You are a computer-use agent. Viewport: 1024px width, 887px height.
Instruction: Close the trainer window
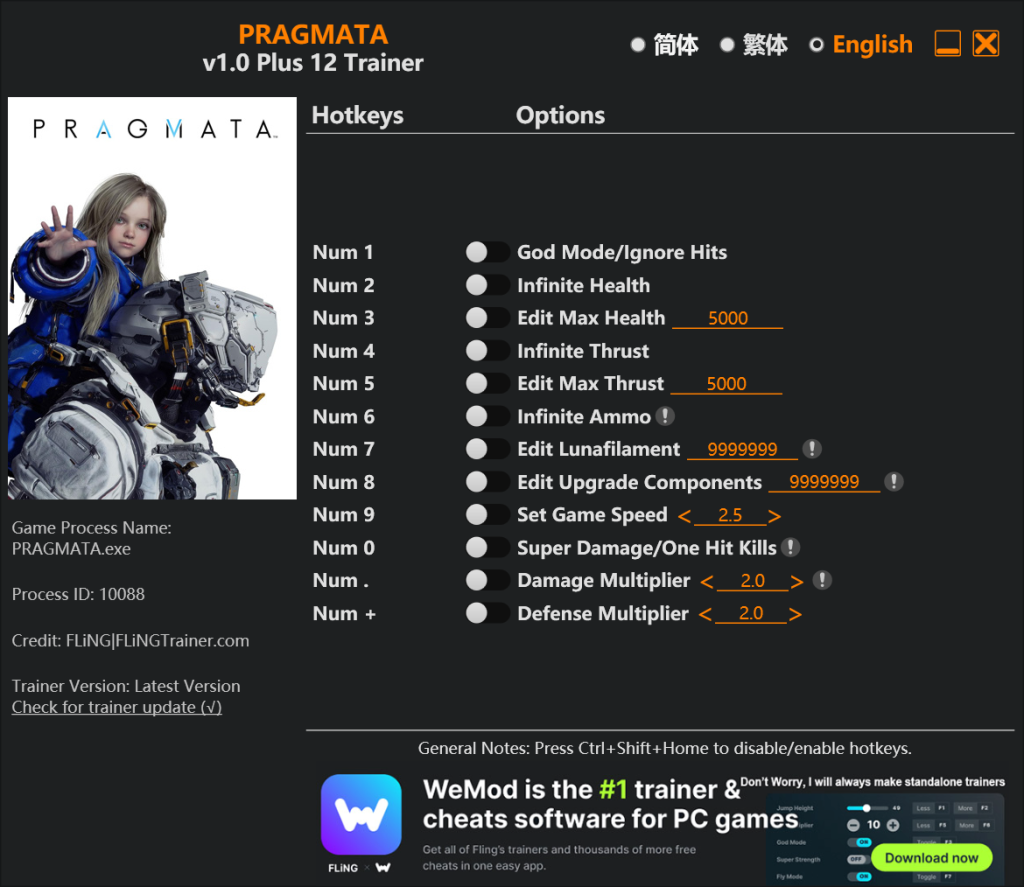986,44
